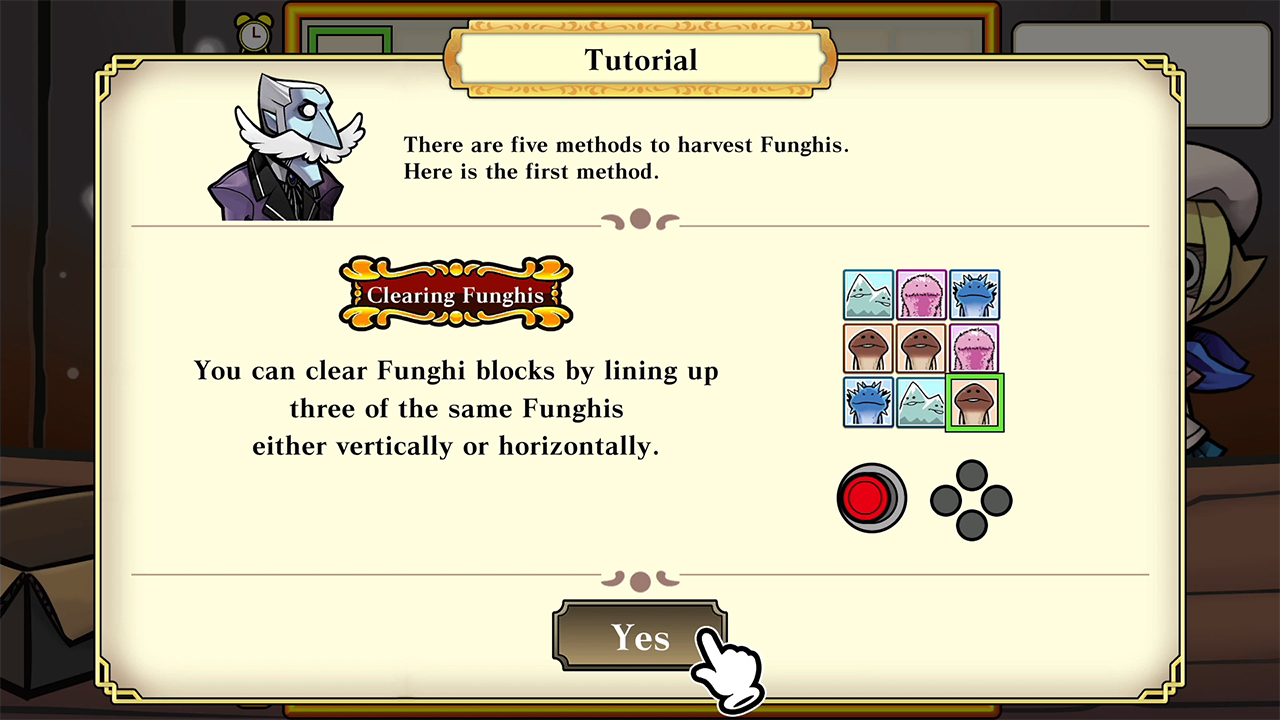
Task: Click the middle brown mushroom tile
Action: (921, 348)
